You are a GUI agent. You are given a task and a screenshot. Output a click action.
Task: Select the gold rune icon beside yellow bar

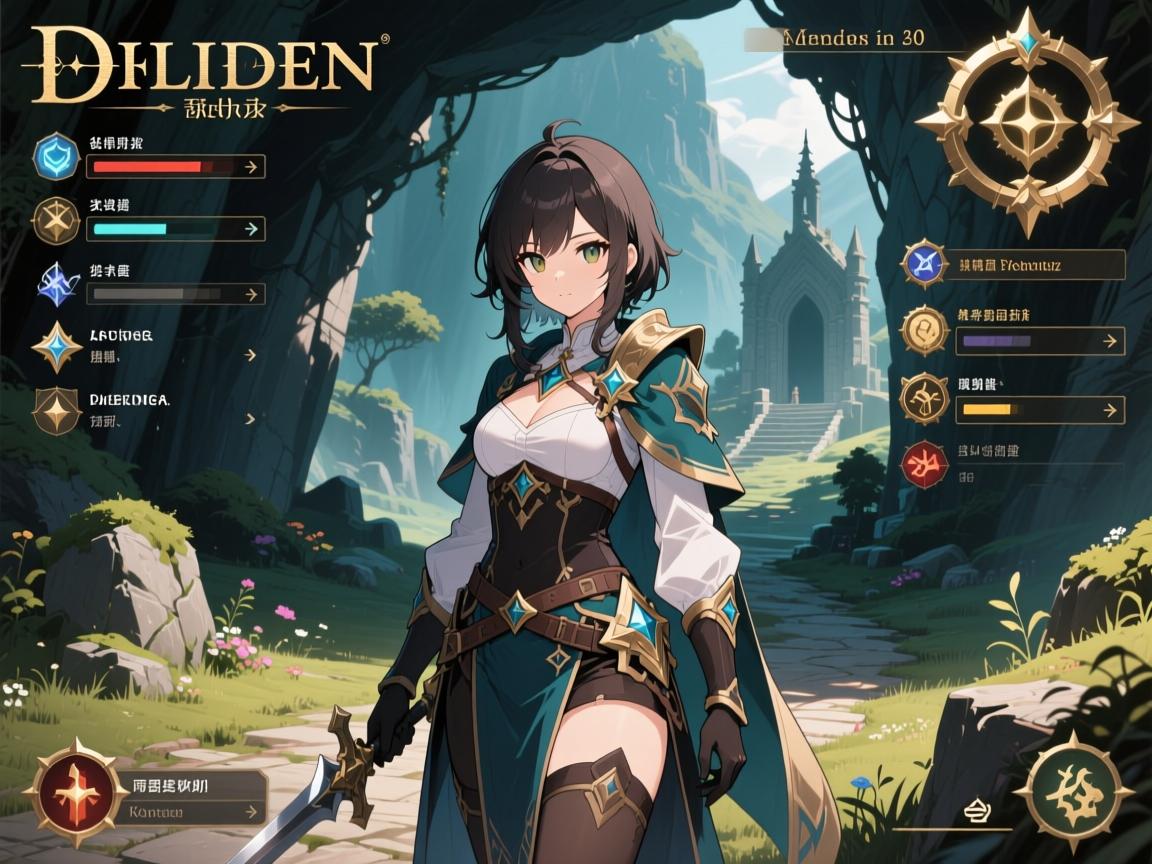[925, 399]
